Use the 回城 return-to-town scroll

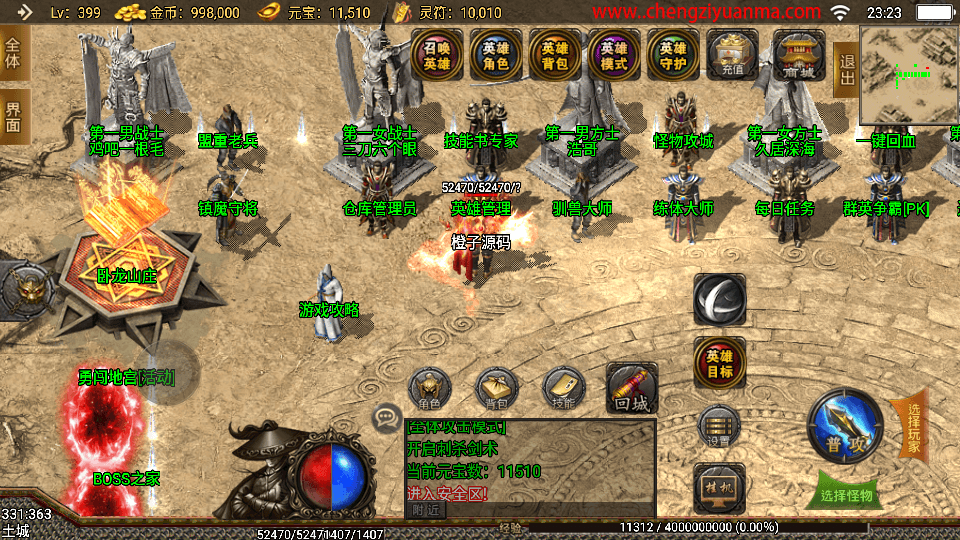(632, 388)
